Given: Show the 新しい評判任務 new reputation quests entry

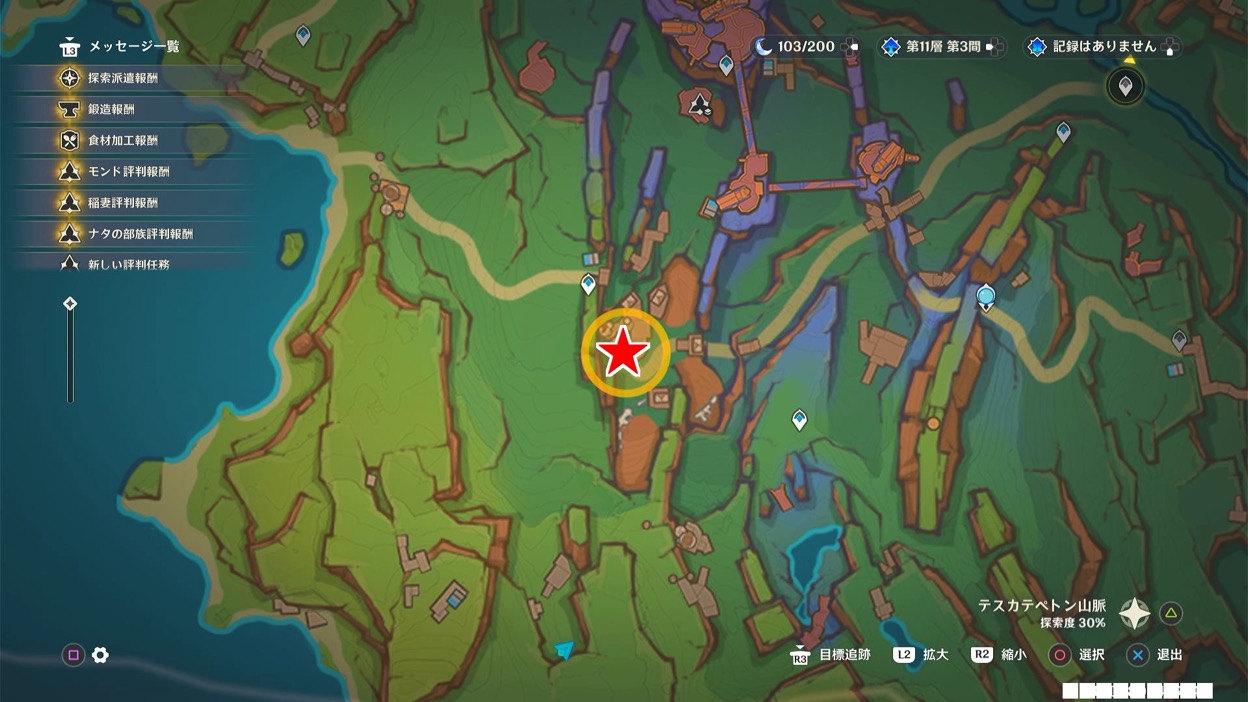Looking at the screenshot, I should coord(128,264).
